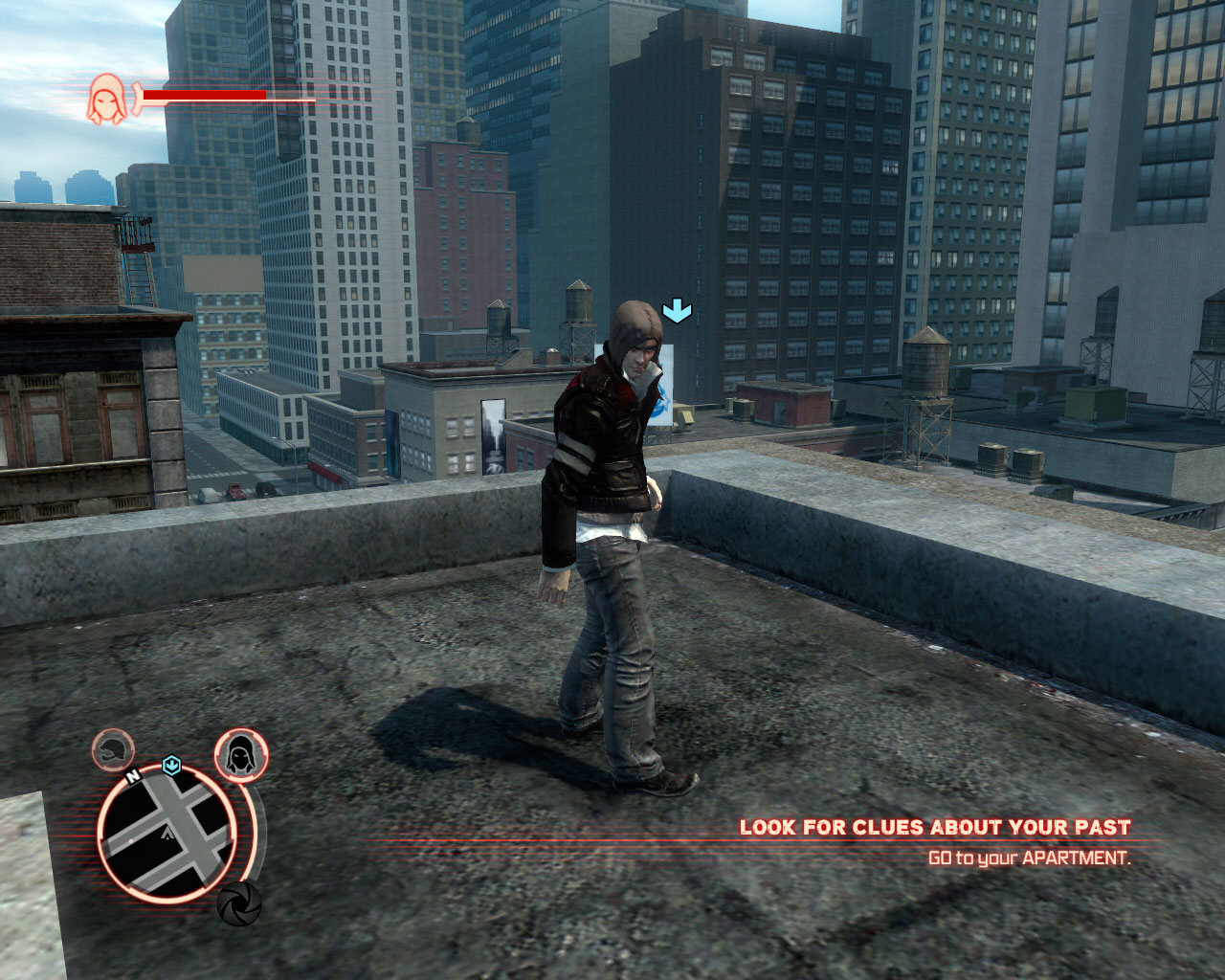Open the "Look for clues about your past" objective

pyautogui.click(x=934, y=827)
